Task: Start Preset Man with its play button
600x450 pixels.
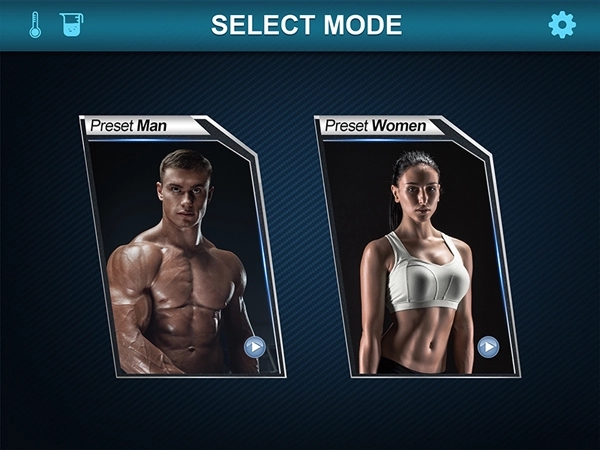Action: coord(255,347)
